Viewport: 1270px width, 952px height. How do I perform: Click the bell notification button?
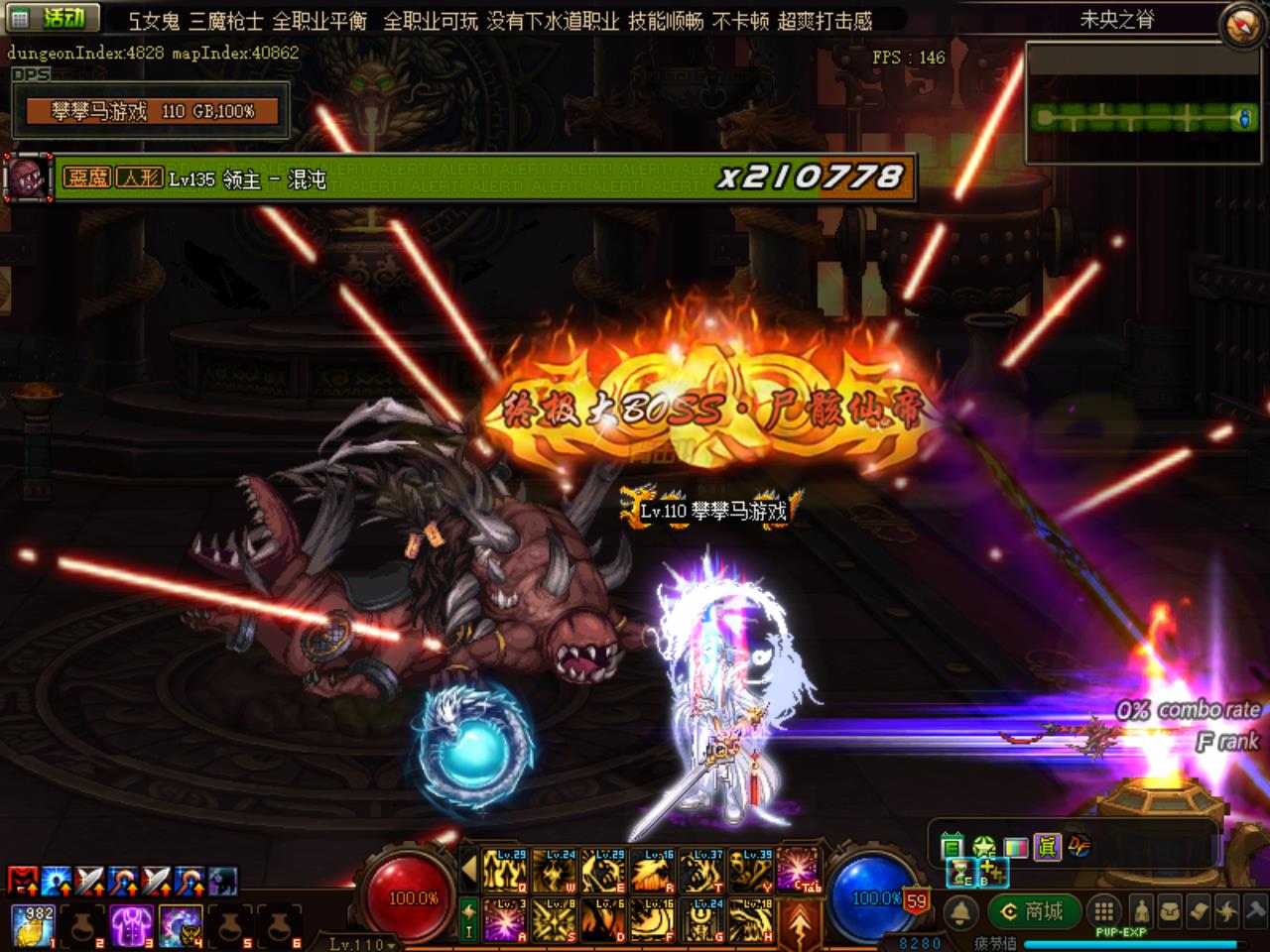pyautogui.click(x=960, y=911)
